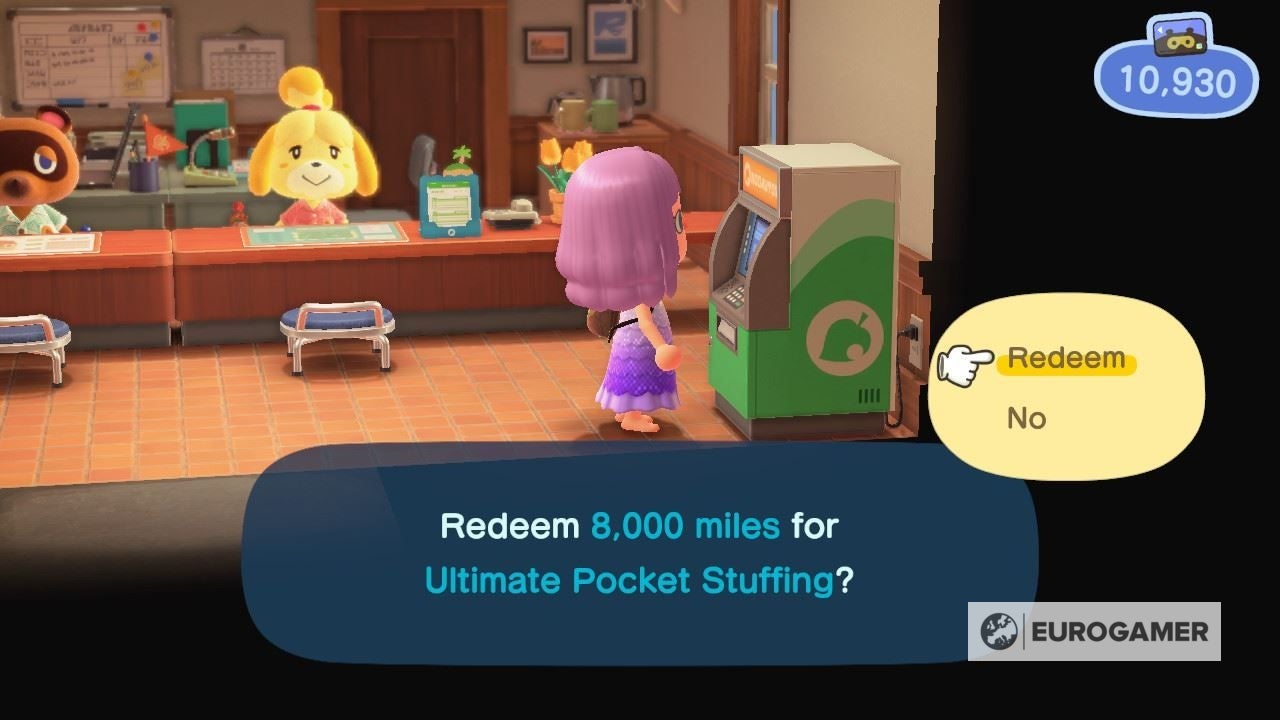Click the small arrow on the miles card thumbnail
Viewport: 1280px width, 720px height.
pos(1160,30)
